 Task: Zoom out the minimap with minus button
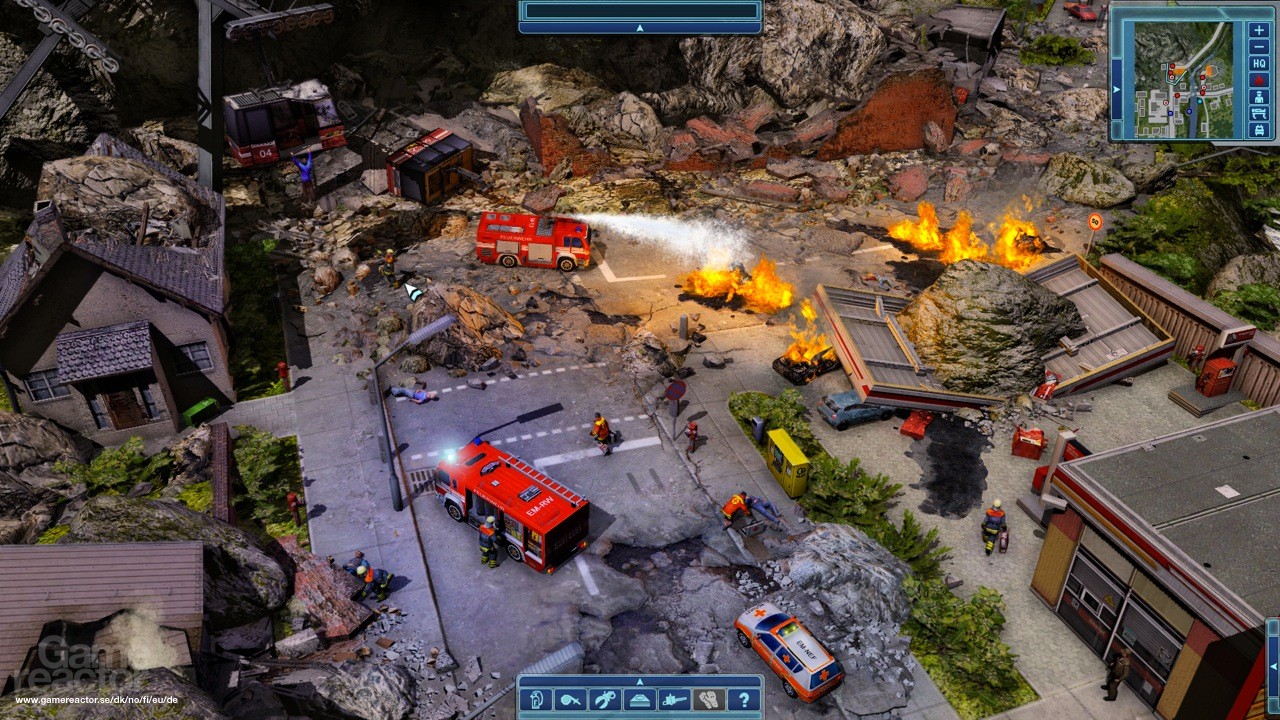1259,46
